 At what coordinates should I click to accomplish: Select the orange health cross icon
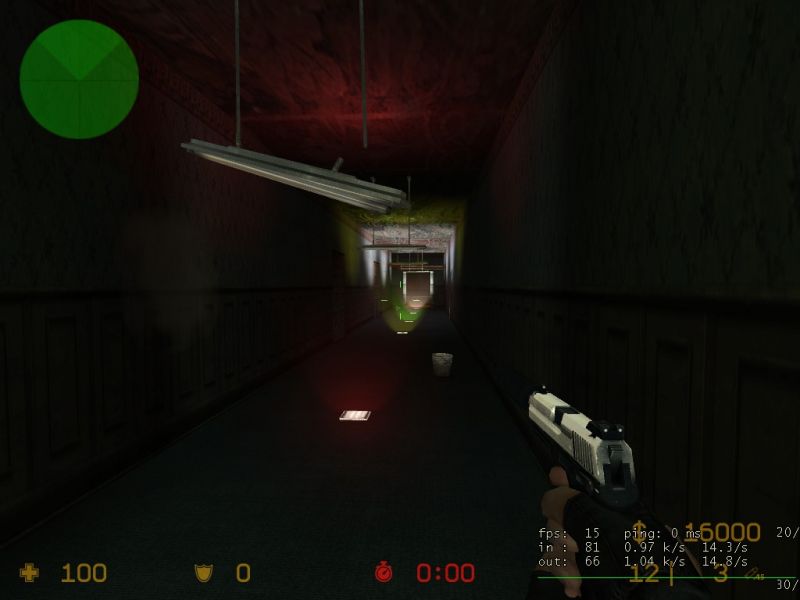31,573
